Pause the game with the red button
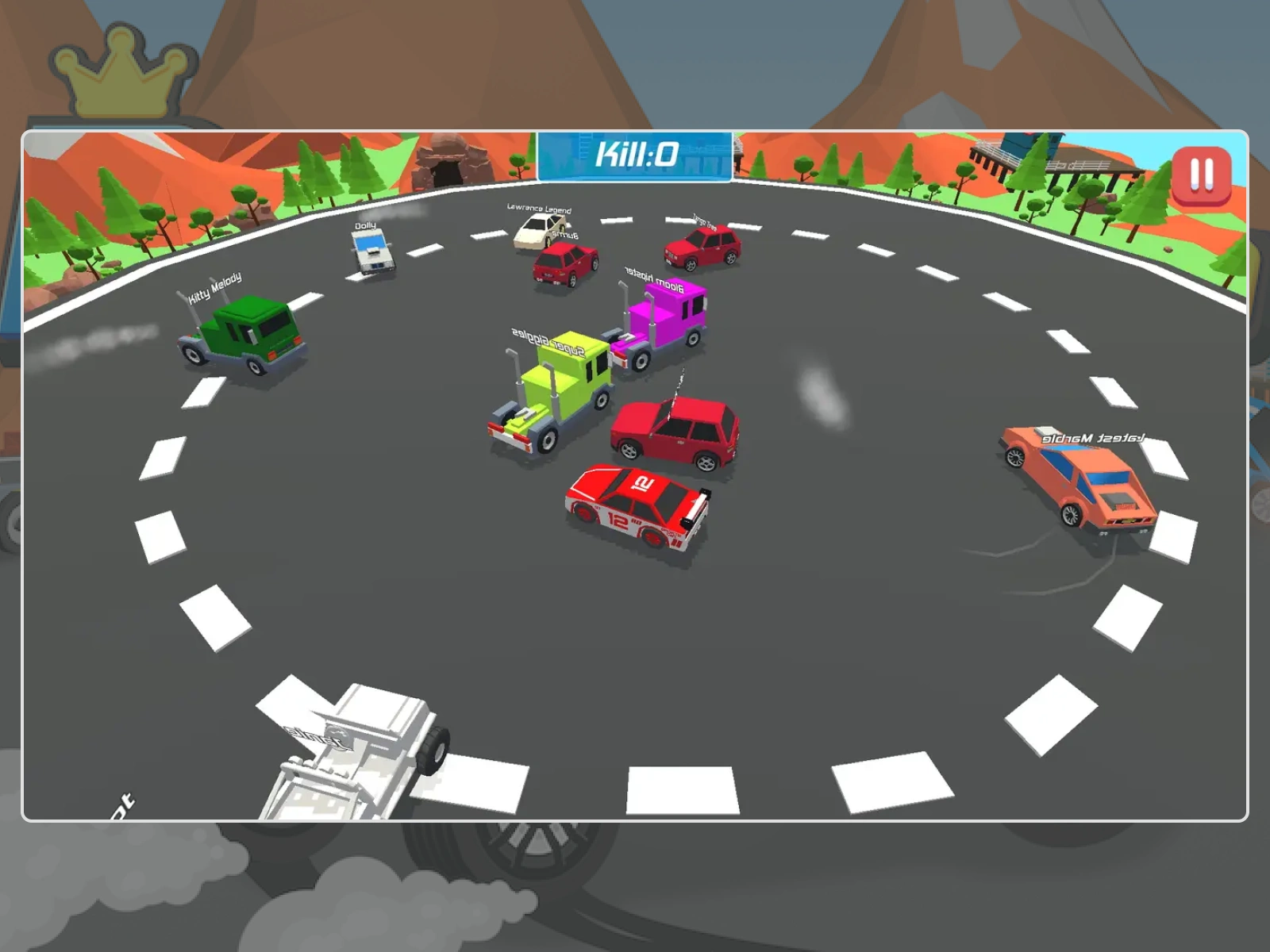The width and height of the screenshot is (1270, 952). pyautogui.click(x=1201, y=175)
